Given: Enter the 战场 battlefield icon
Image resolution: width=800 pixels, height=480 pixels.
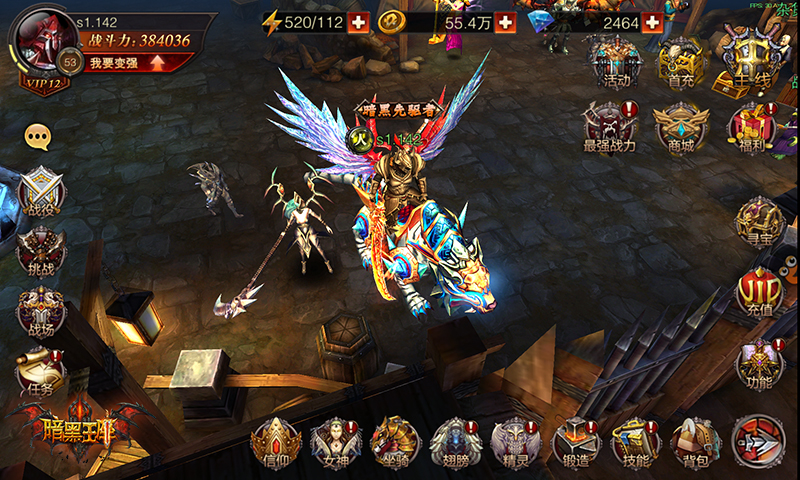Looking at the screenshot, I should point(41,313).
